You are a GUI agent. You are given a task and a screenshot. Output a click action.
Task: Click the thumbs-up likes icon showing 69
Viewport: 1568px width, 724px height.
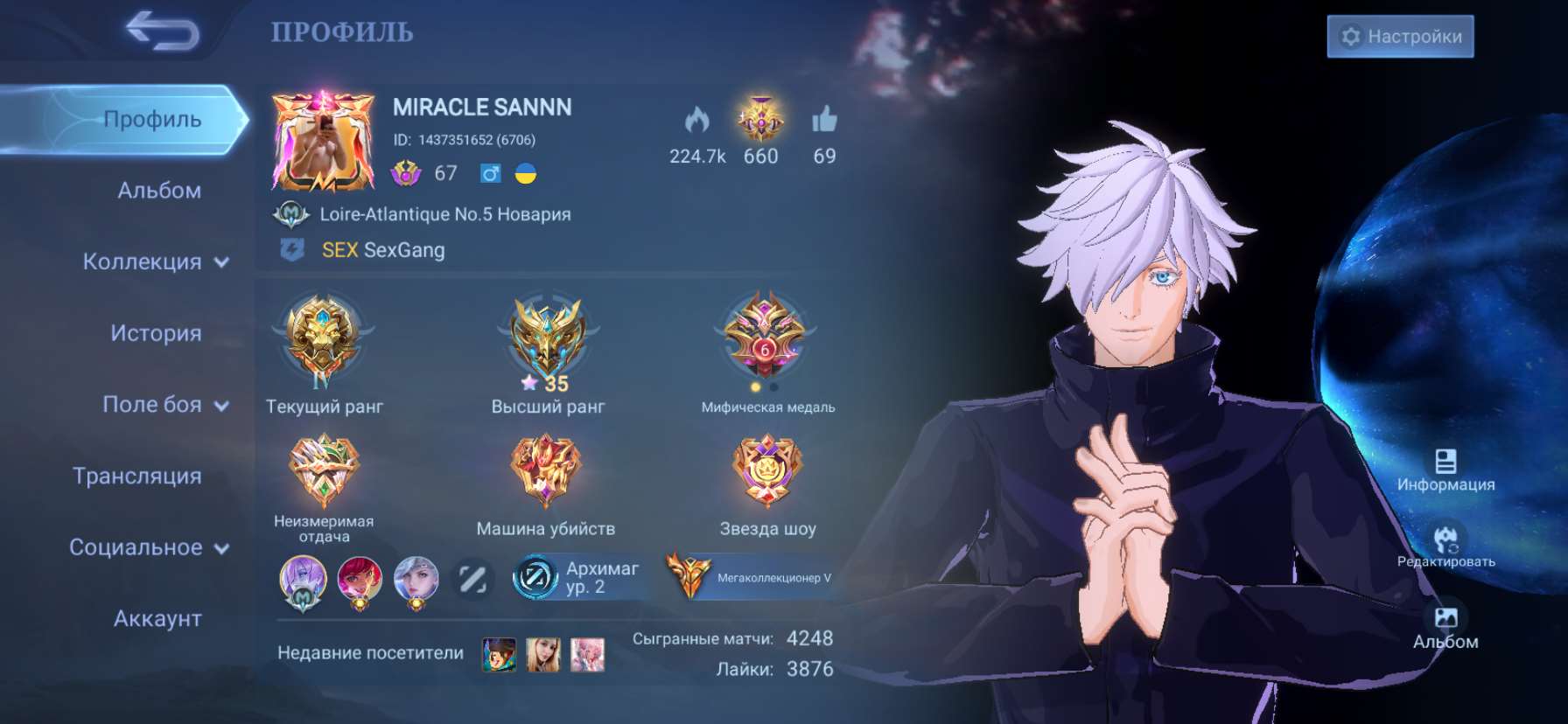(x=822, y=122)
